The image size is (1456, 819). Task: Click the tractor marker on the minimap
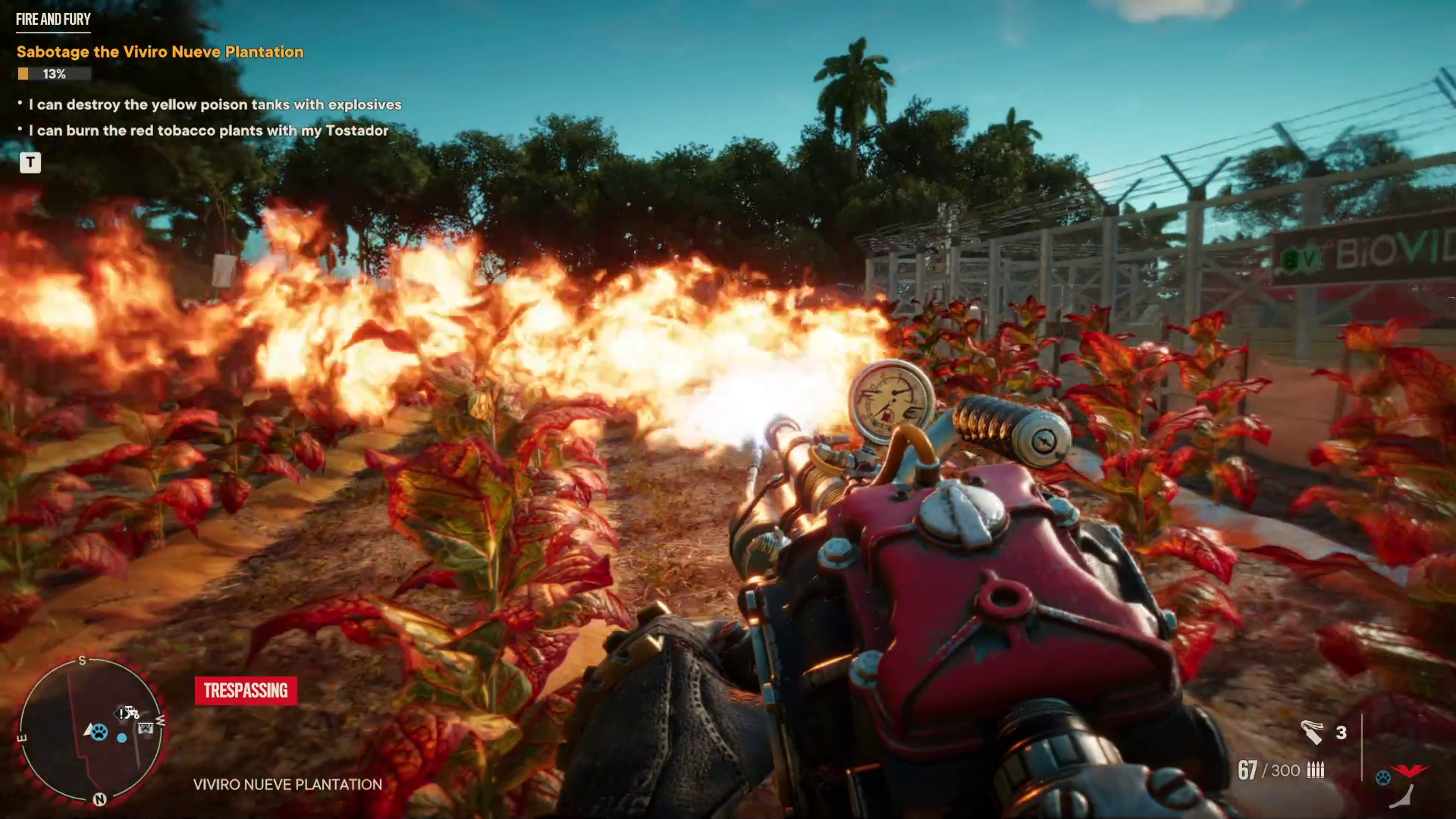point(133,711)
